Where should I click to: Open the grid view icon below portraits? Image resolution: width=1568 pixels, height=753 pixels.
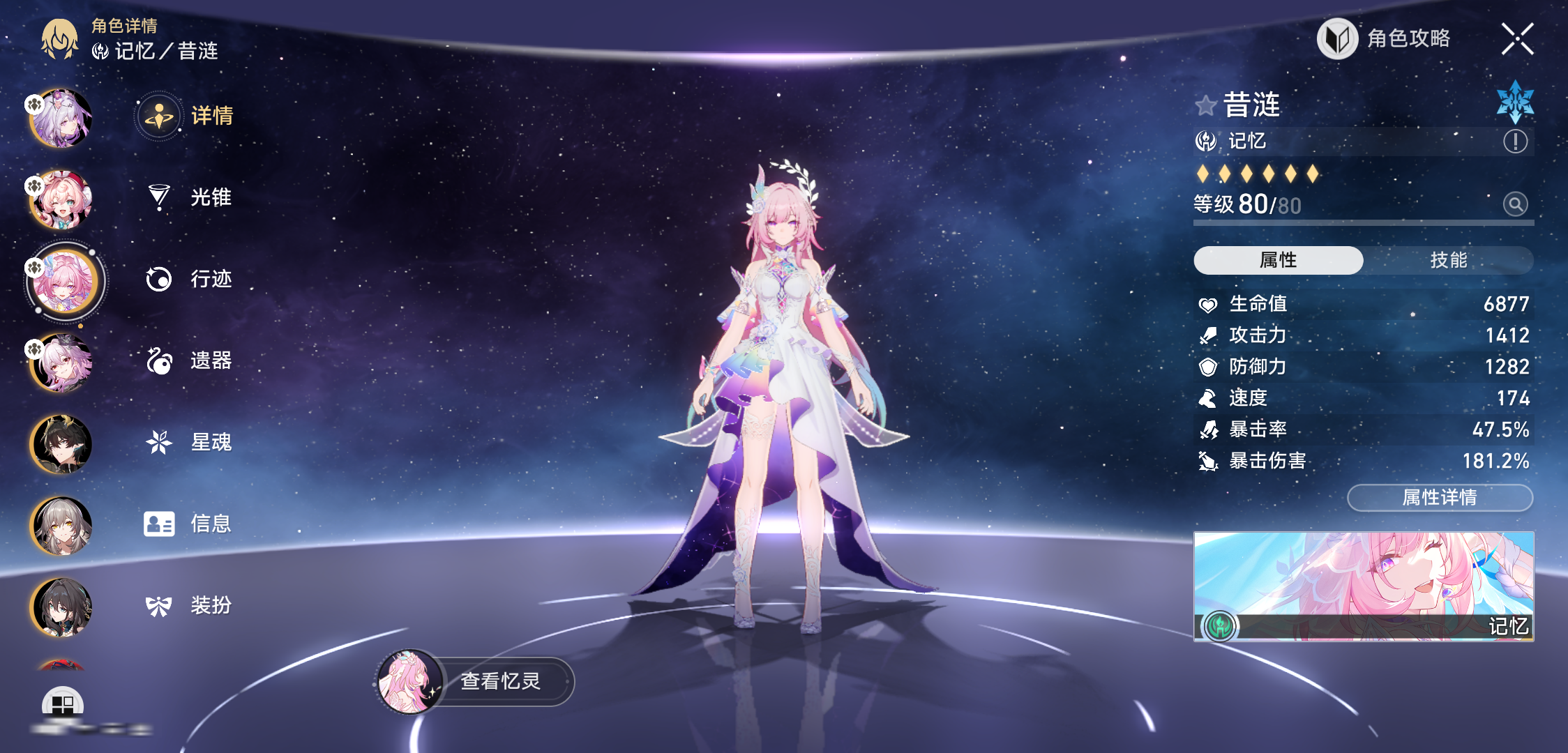coord(63,704)
